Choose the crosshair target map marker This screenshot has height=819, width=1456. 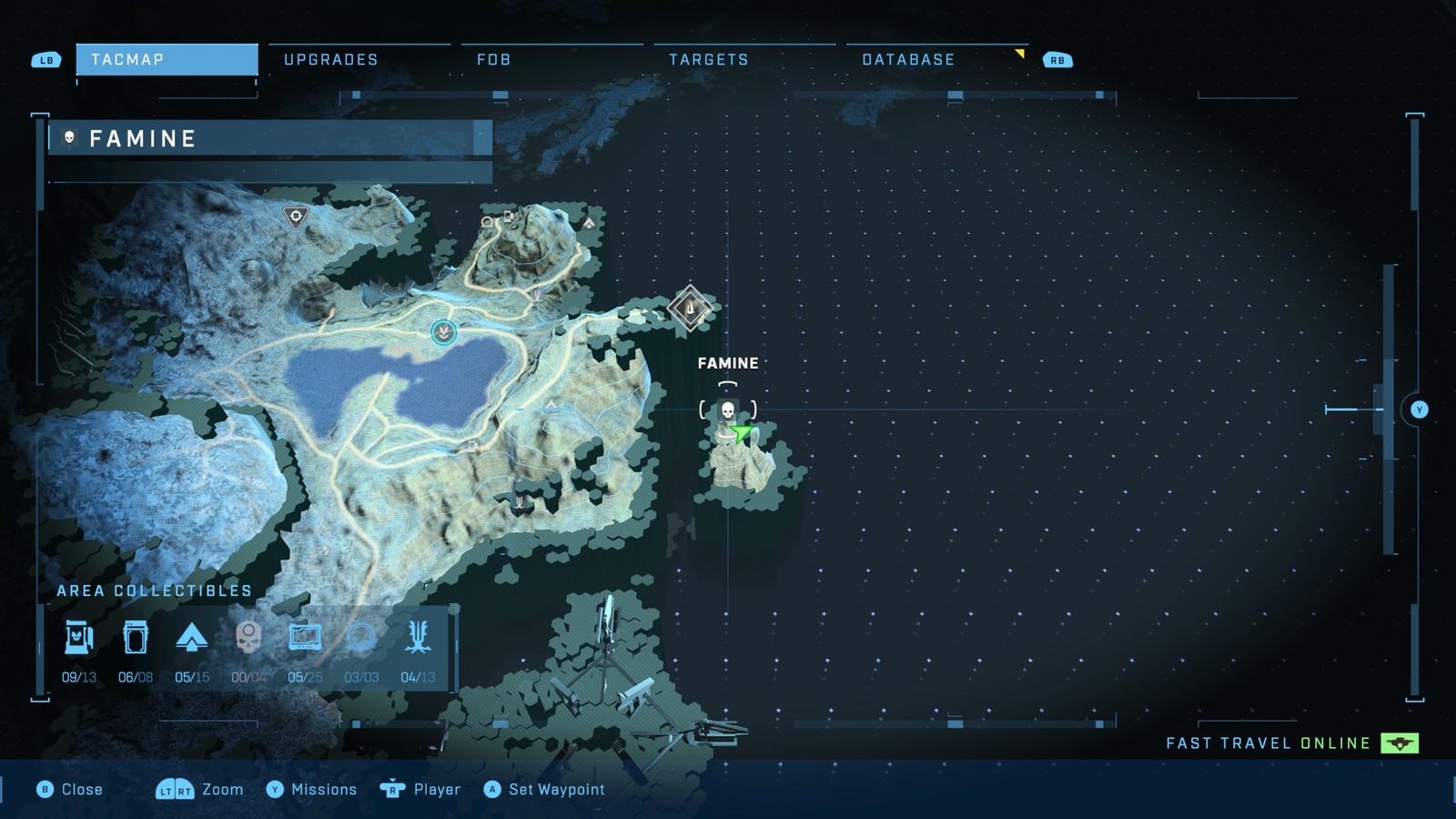click(295, 217)
